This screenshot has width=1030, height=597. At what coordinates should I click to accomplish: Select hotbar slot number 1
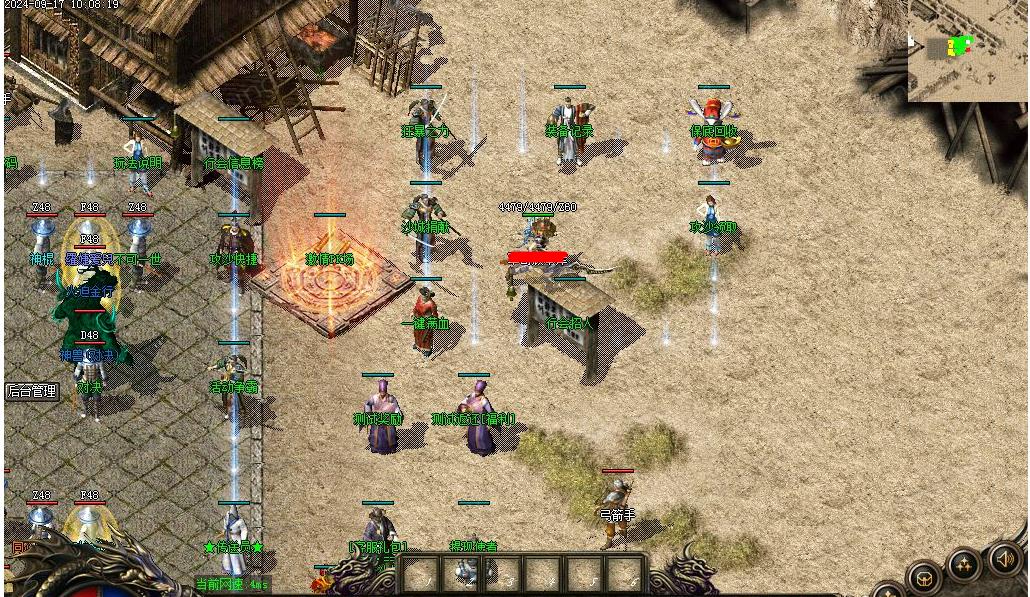420,574
